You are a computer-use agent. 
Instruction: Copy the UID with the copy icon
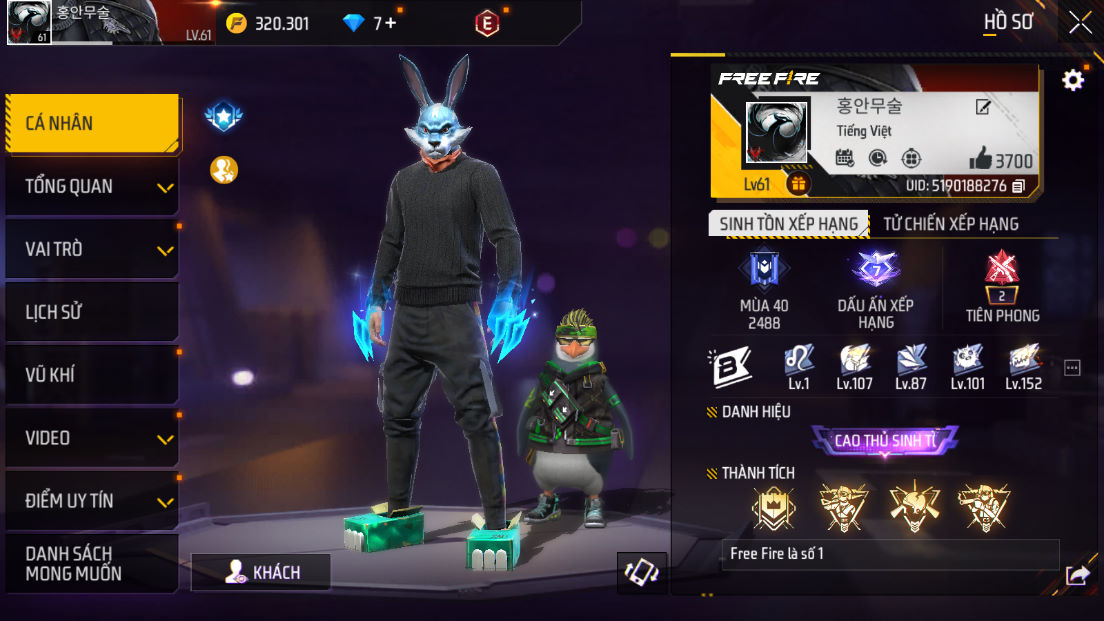pos(1019,186)
